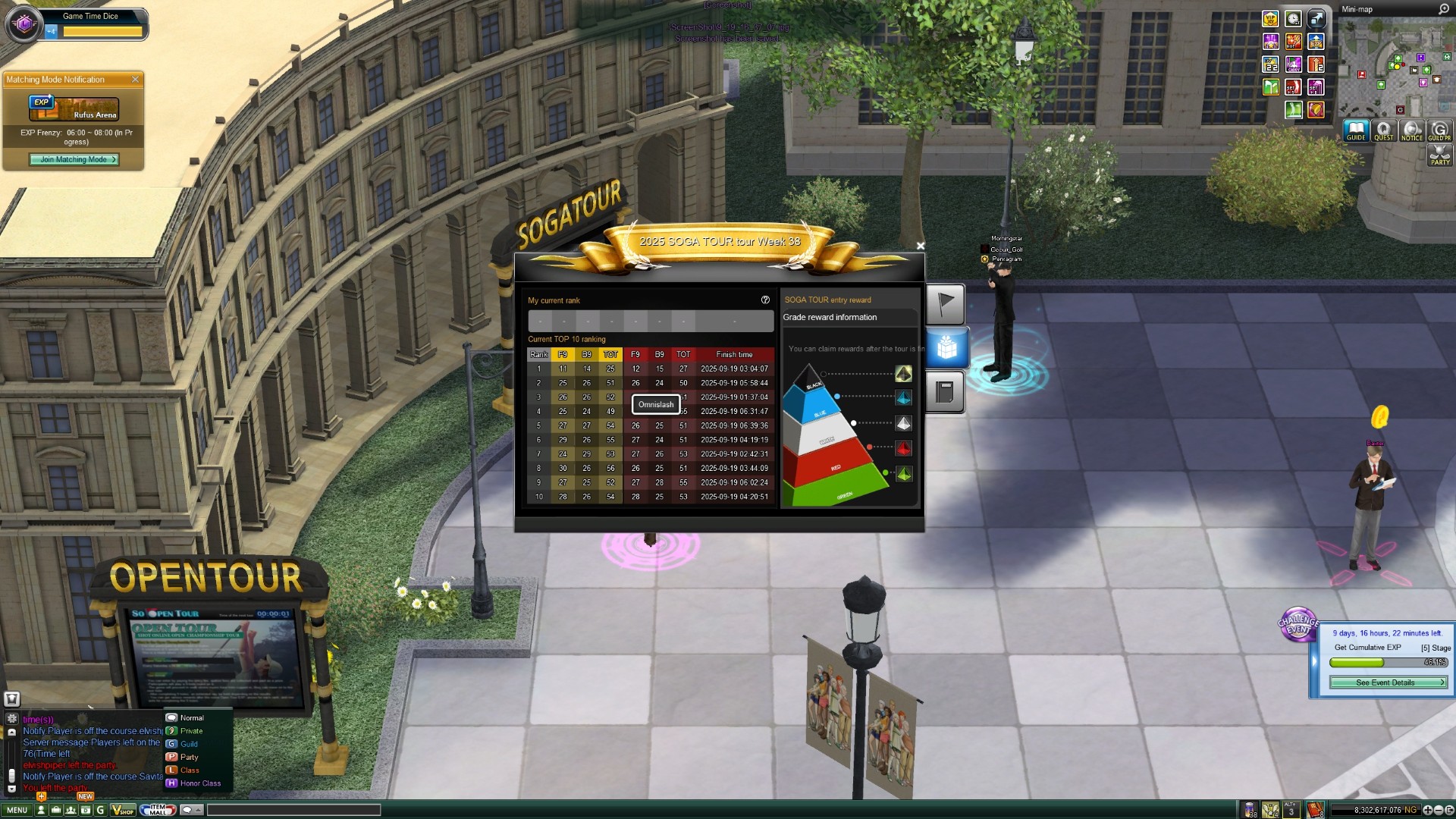The height and width of the screenshot is (819, 1456).
Task: Open the Quest panel
Action: [1384, 130]
